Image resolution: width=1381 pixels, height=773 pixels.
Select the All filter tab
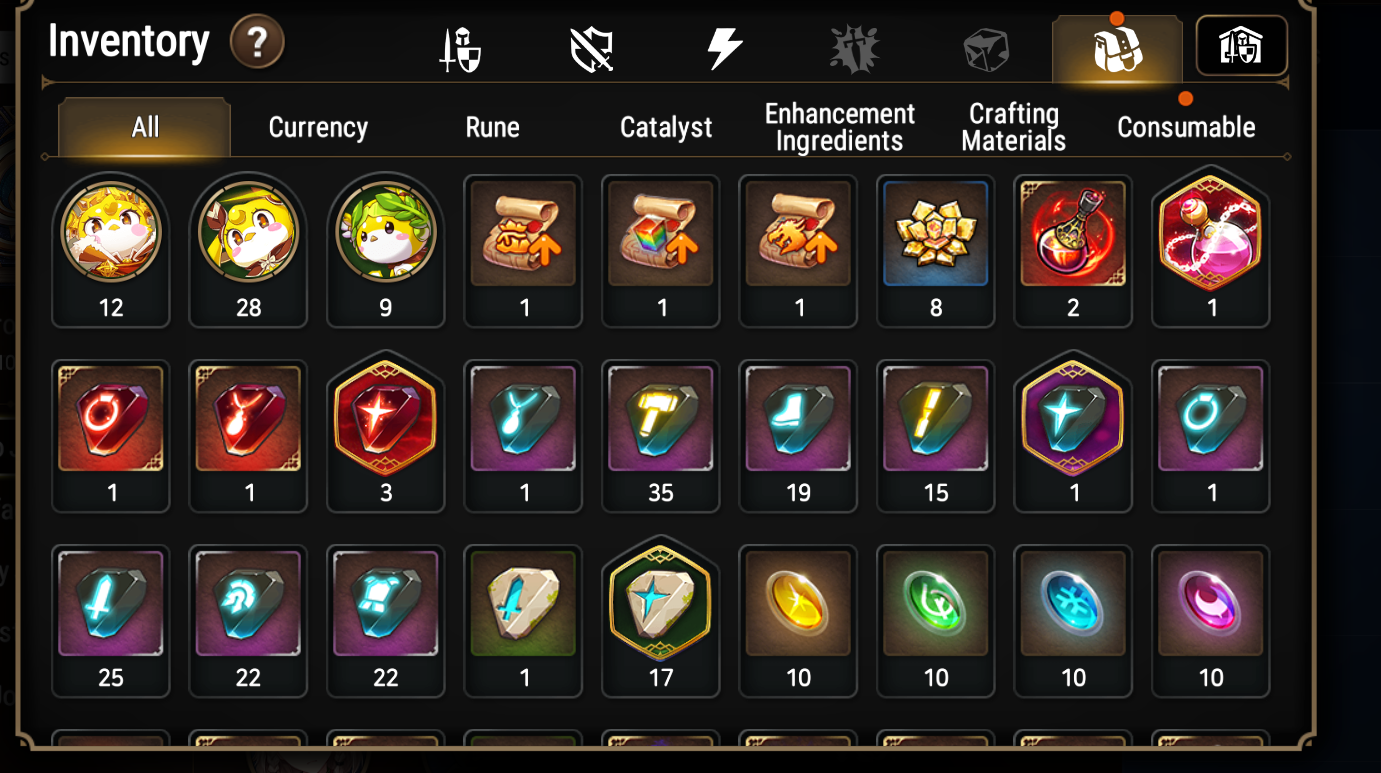[143, 127]
